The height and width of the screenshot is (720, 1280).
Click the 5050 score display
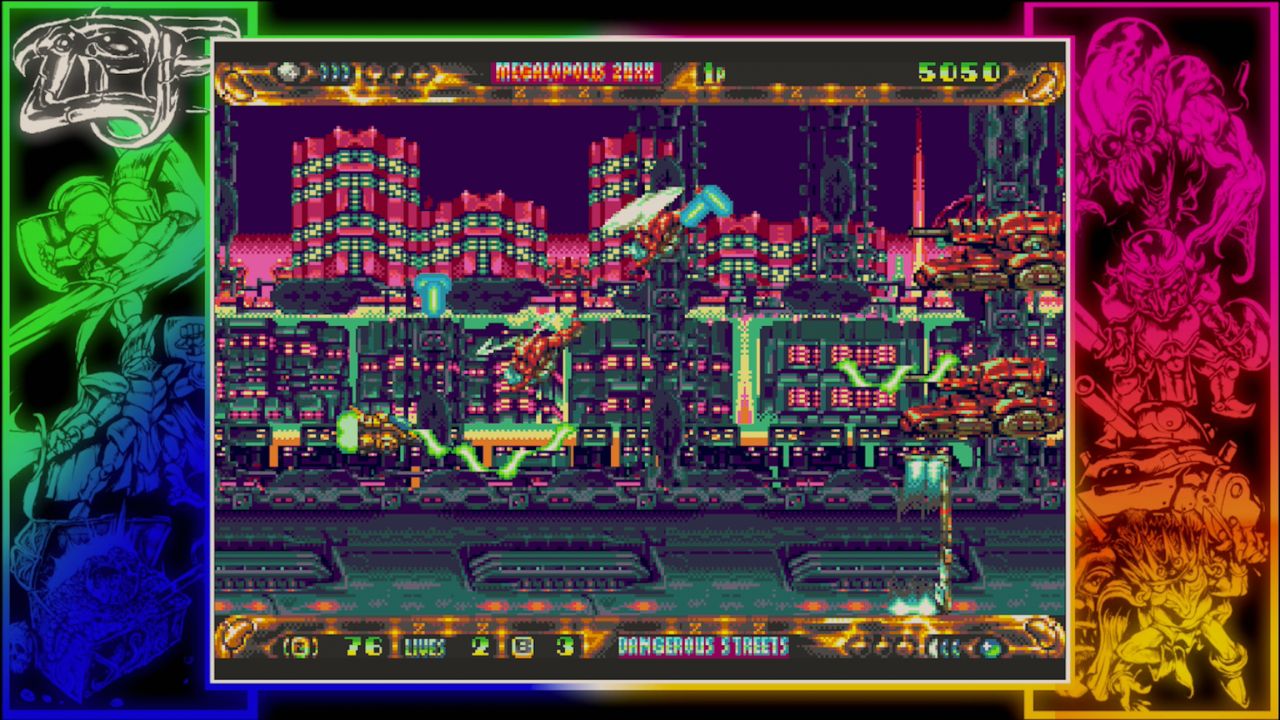[x=962, y=70]
